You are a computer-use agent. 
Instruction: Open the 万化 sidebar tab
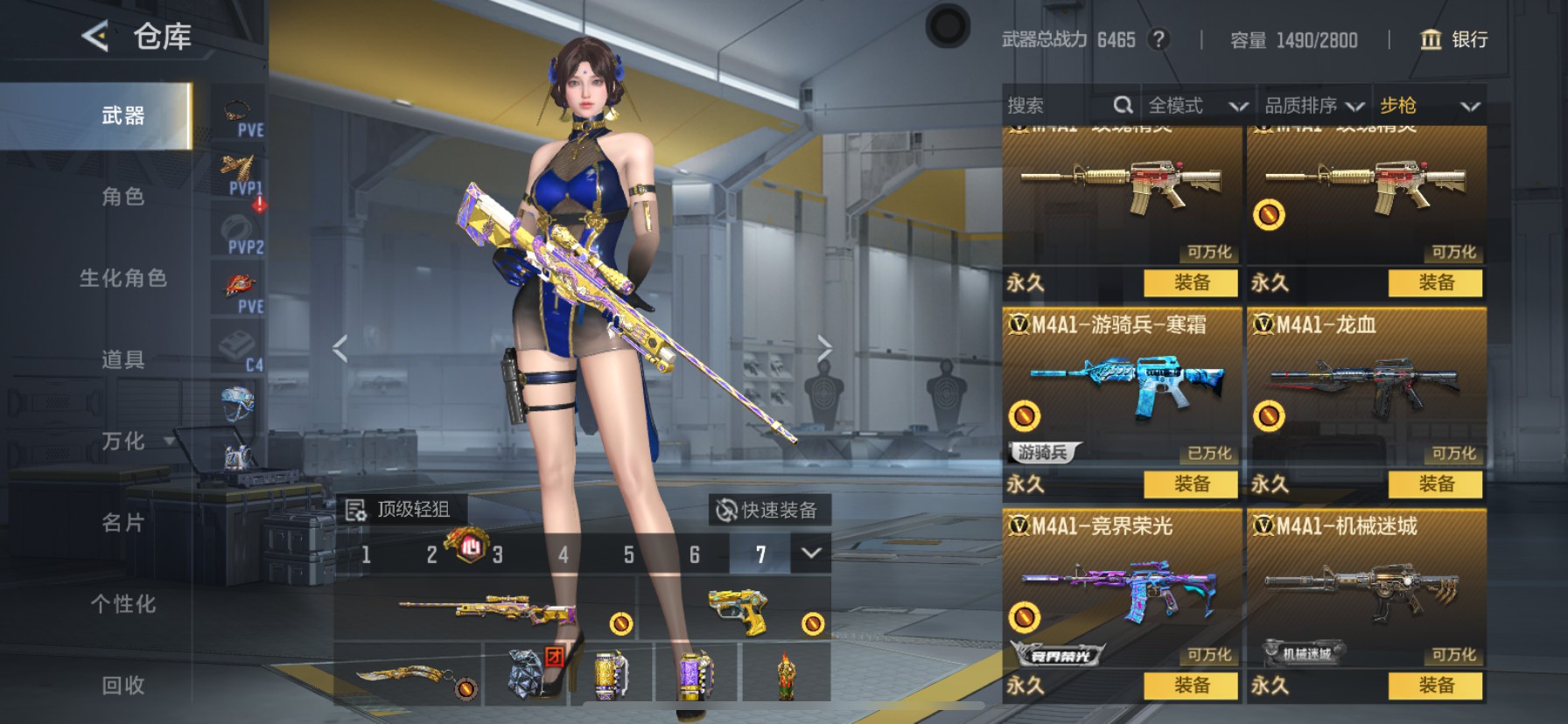pyautogui.click(x=118, y=442)
